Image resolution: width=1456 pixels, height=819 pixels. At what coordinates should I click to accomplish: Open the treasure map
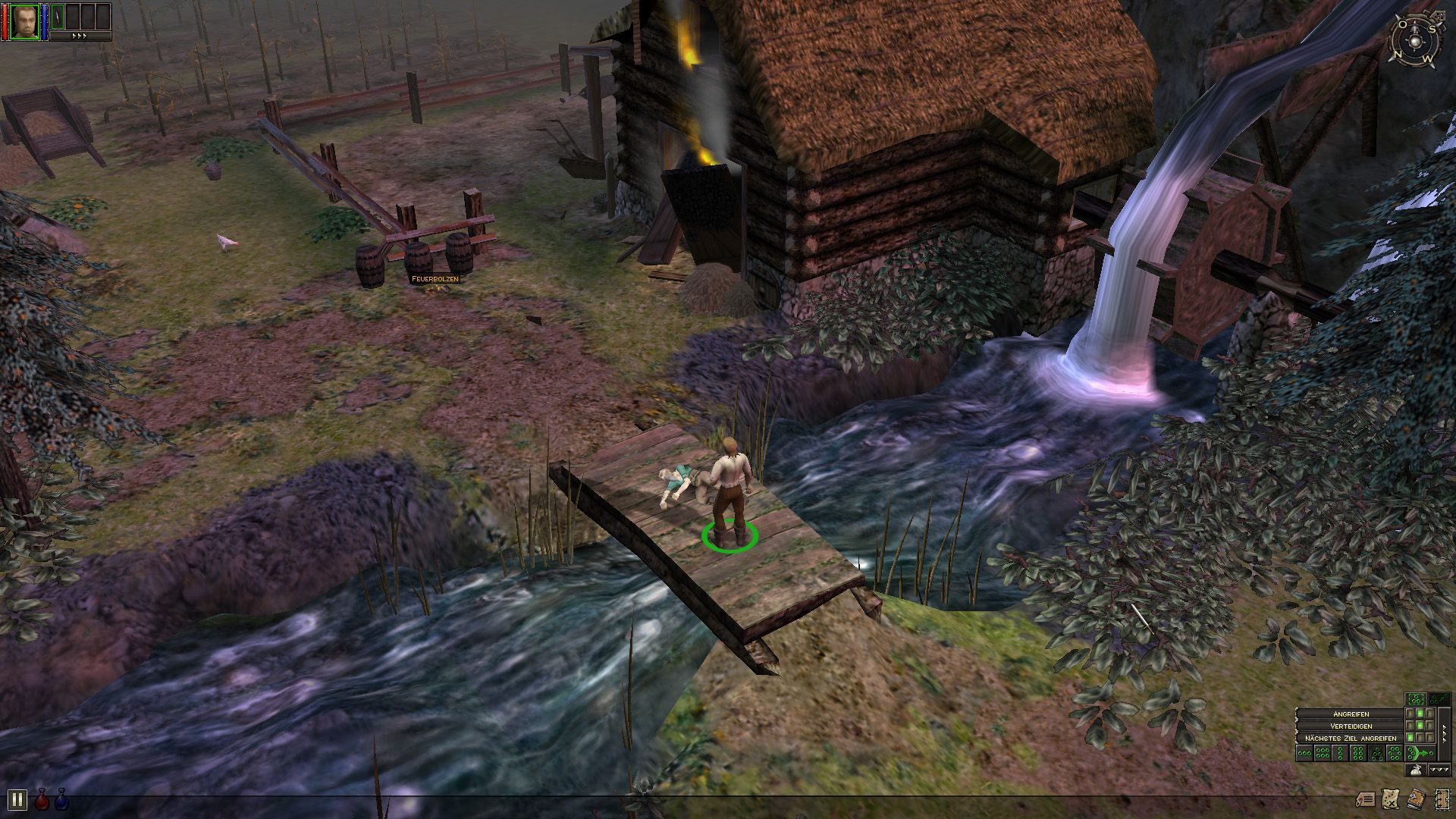1390,799
